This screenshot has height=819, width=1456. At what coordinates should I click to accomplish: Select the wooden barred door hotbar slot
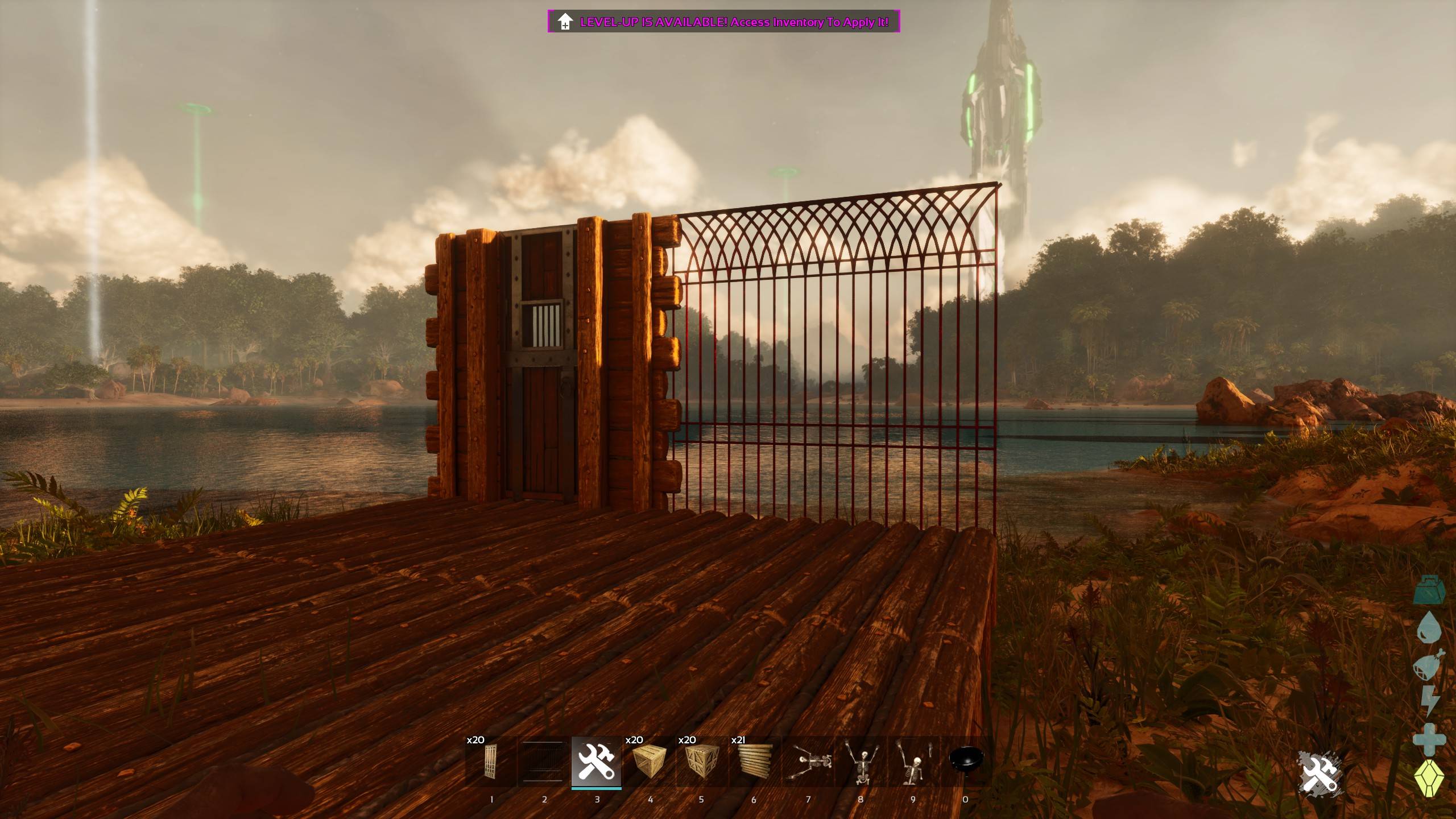[x=491, y=762]
